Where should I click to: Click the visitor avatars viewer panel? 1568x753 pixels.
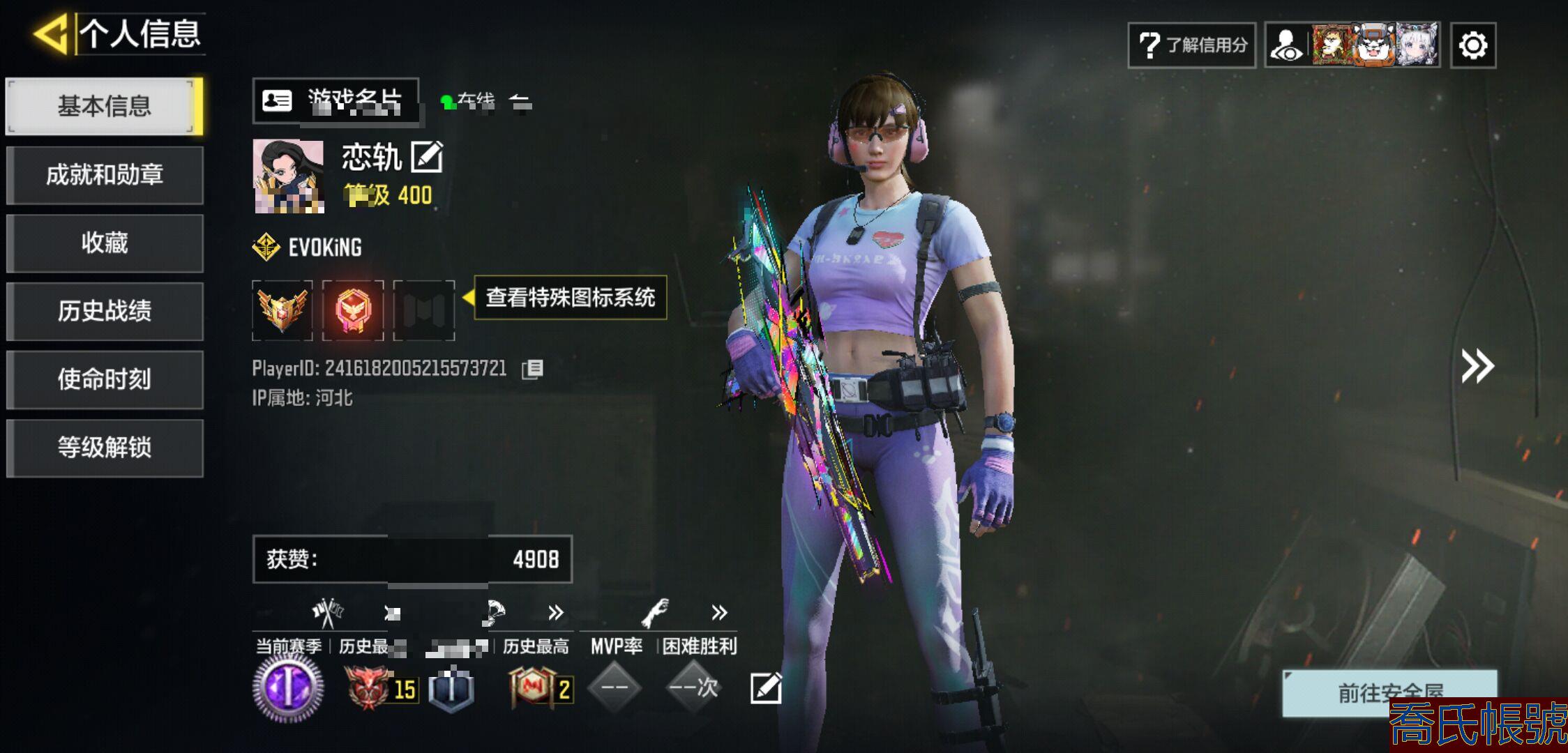(x=1352, y=45)
